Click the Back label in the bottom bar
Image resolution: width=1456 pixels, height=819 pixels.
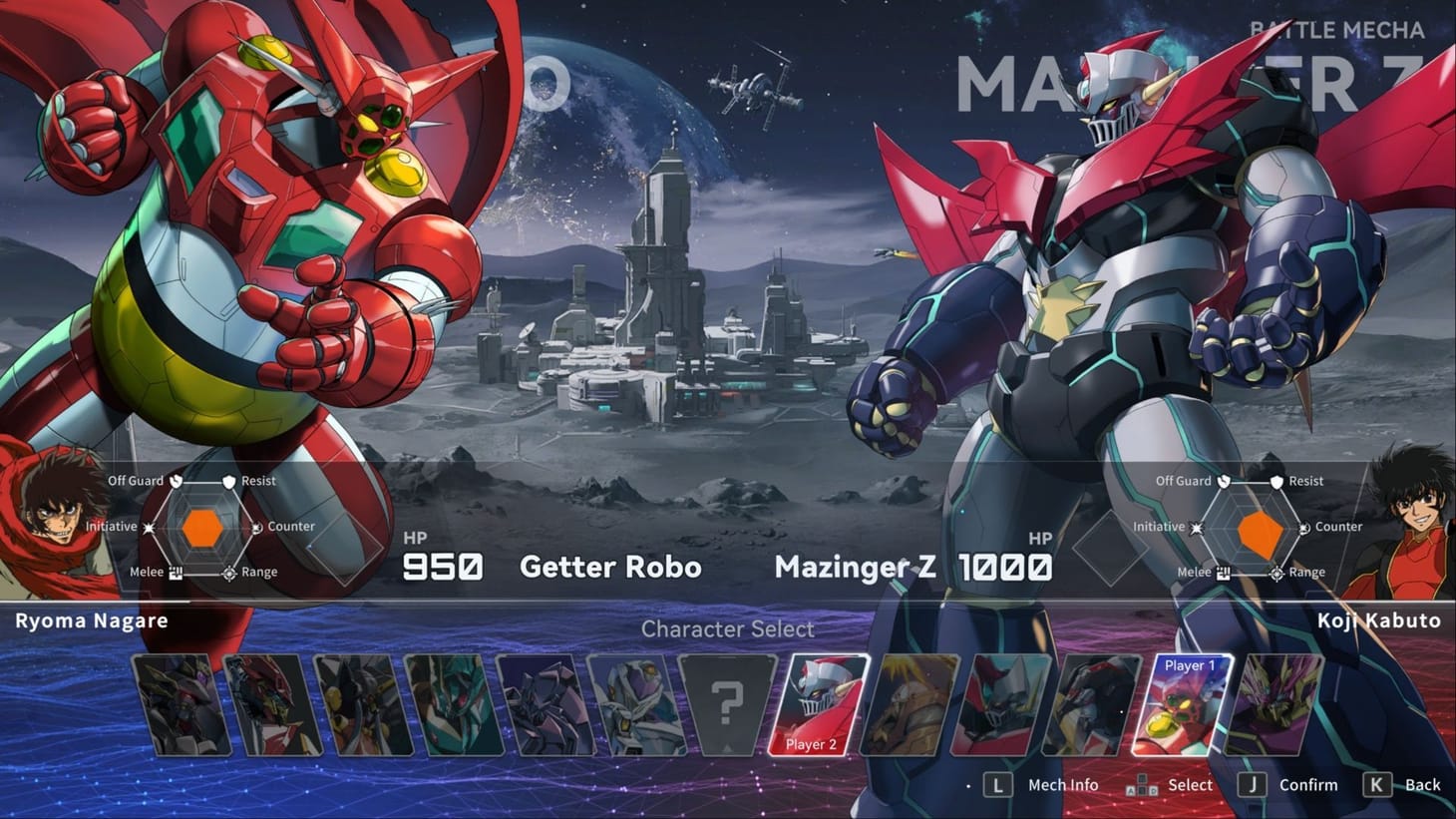pyautogui.click(x=1420, y=785)
